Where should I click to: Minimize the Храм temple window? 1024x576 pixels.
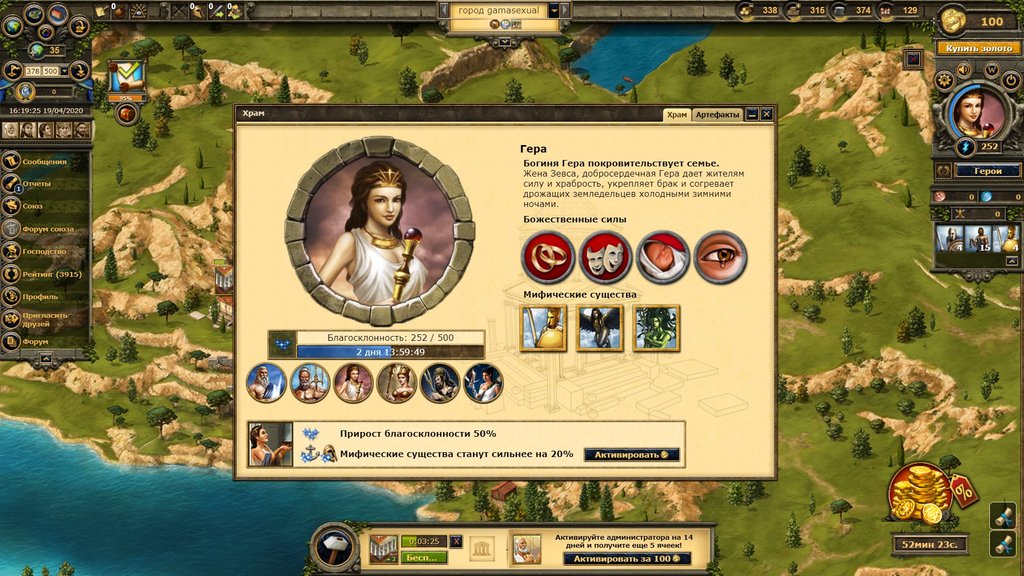(x=752, y=115)
